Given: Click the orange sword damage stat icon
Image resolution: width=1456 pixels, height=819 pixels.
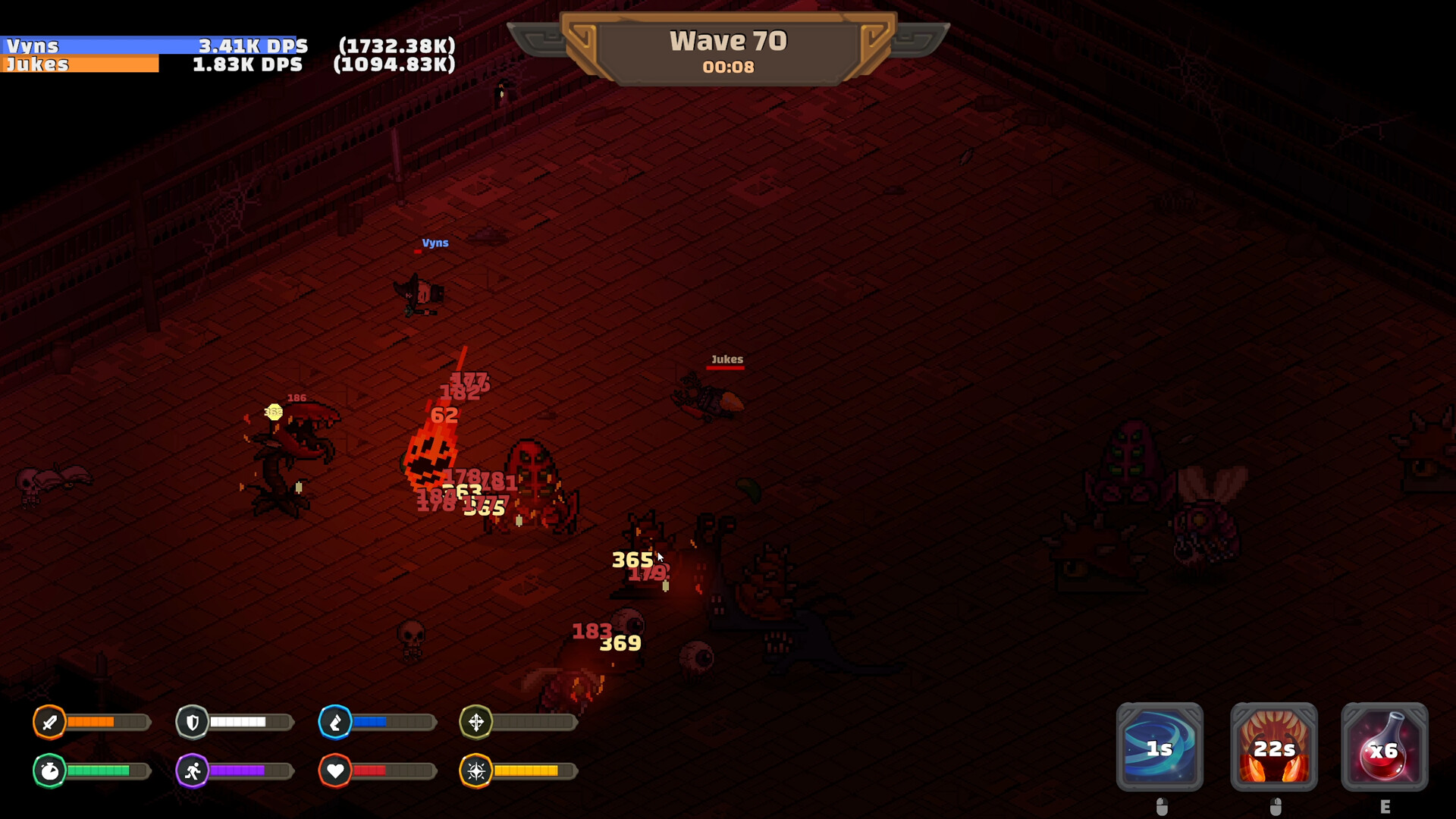Looking at the screenshot, I should pyautogui.click(x=50, y=722).
